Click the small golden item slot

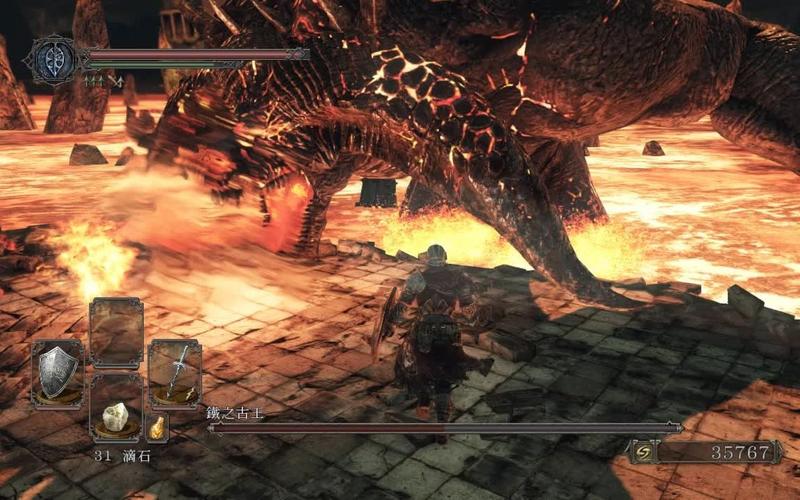click(x=157, y=428)
